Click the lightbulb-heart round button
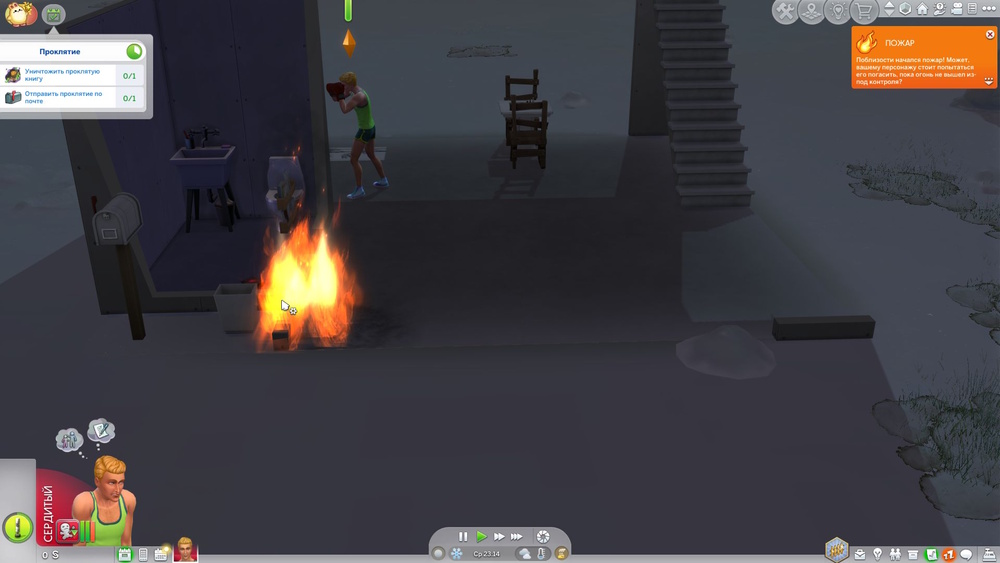Viewport: 1000px width, 563px height. pos(838,11)
